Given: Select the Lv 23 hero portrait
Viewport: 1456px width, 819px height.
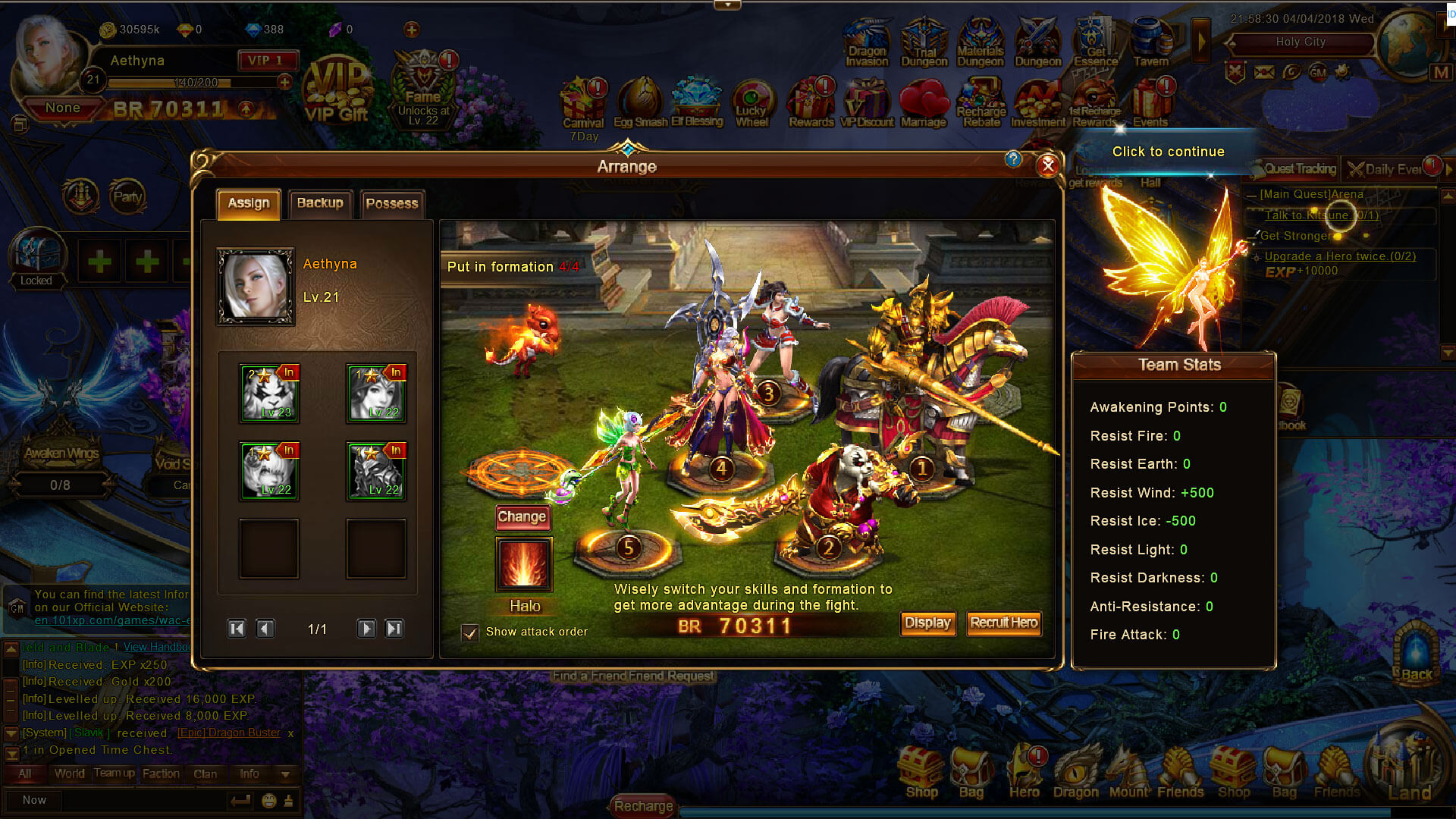Looking at the screenshot, I should (269, 394).
